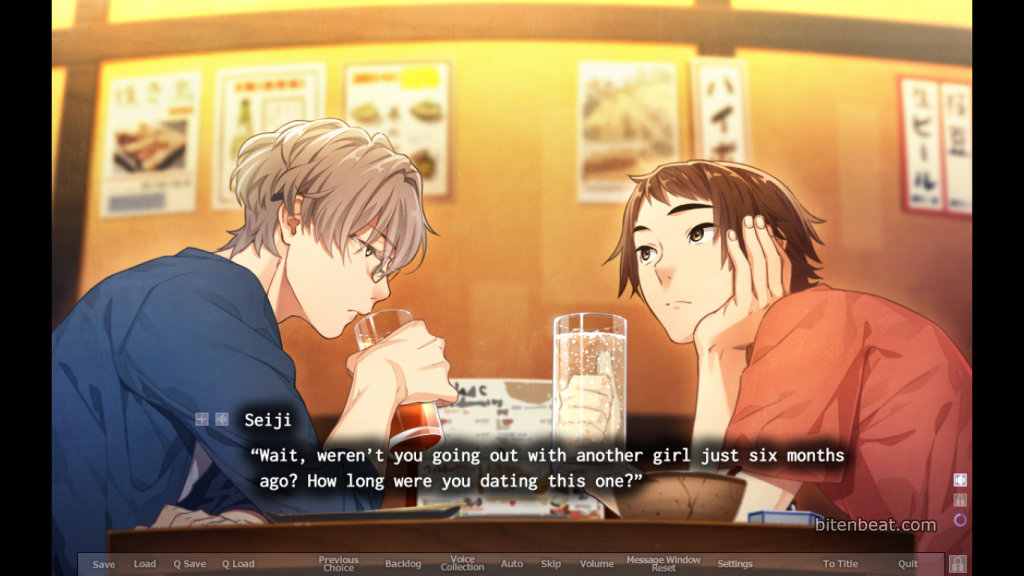Click the voice replay speaker icon beside Seiji
The width and height of the screenshot is (1024, 576).
221,420
